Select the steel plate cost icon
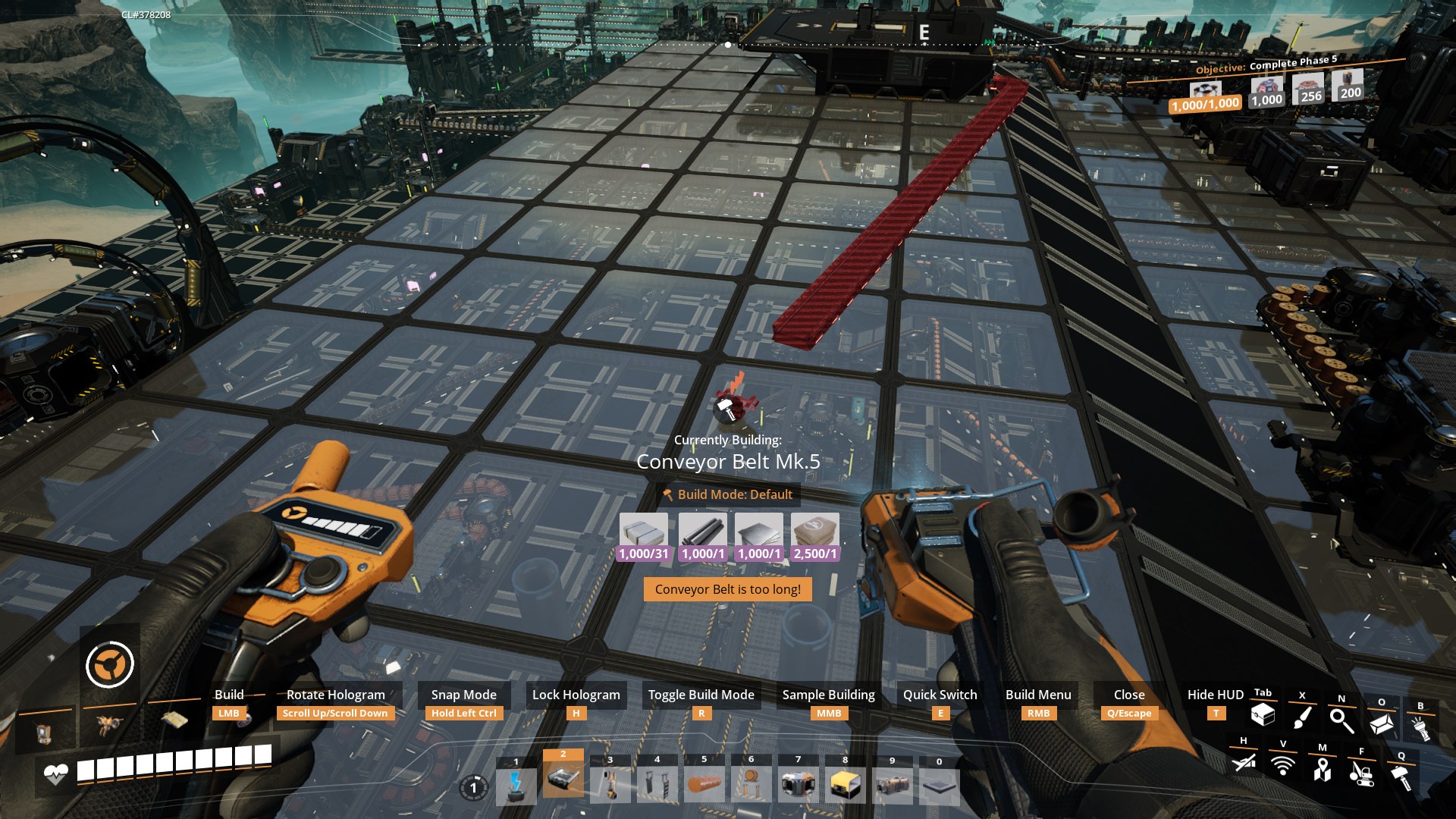This screenshot has width=1456, height=819. tap(759, 529)
